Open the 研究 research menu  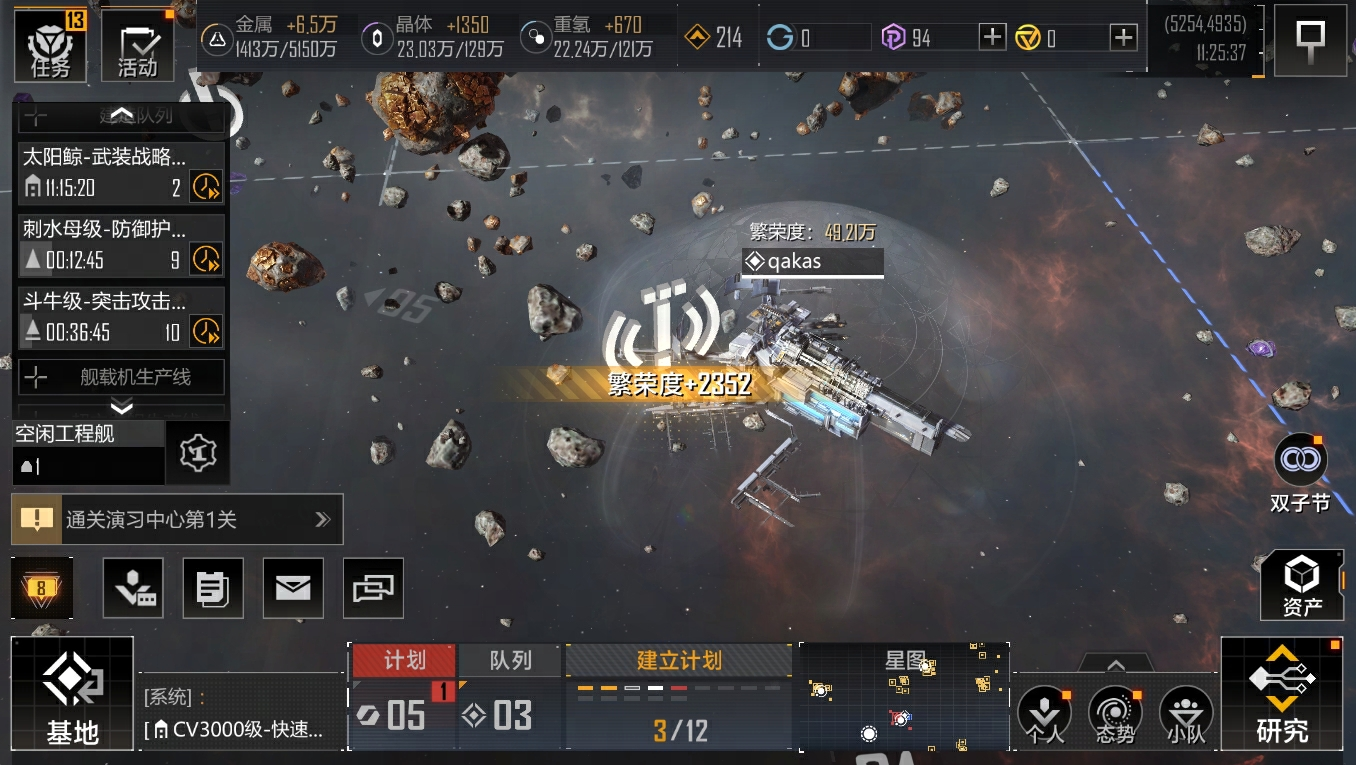pos(1281,694)
